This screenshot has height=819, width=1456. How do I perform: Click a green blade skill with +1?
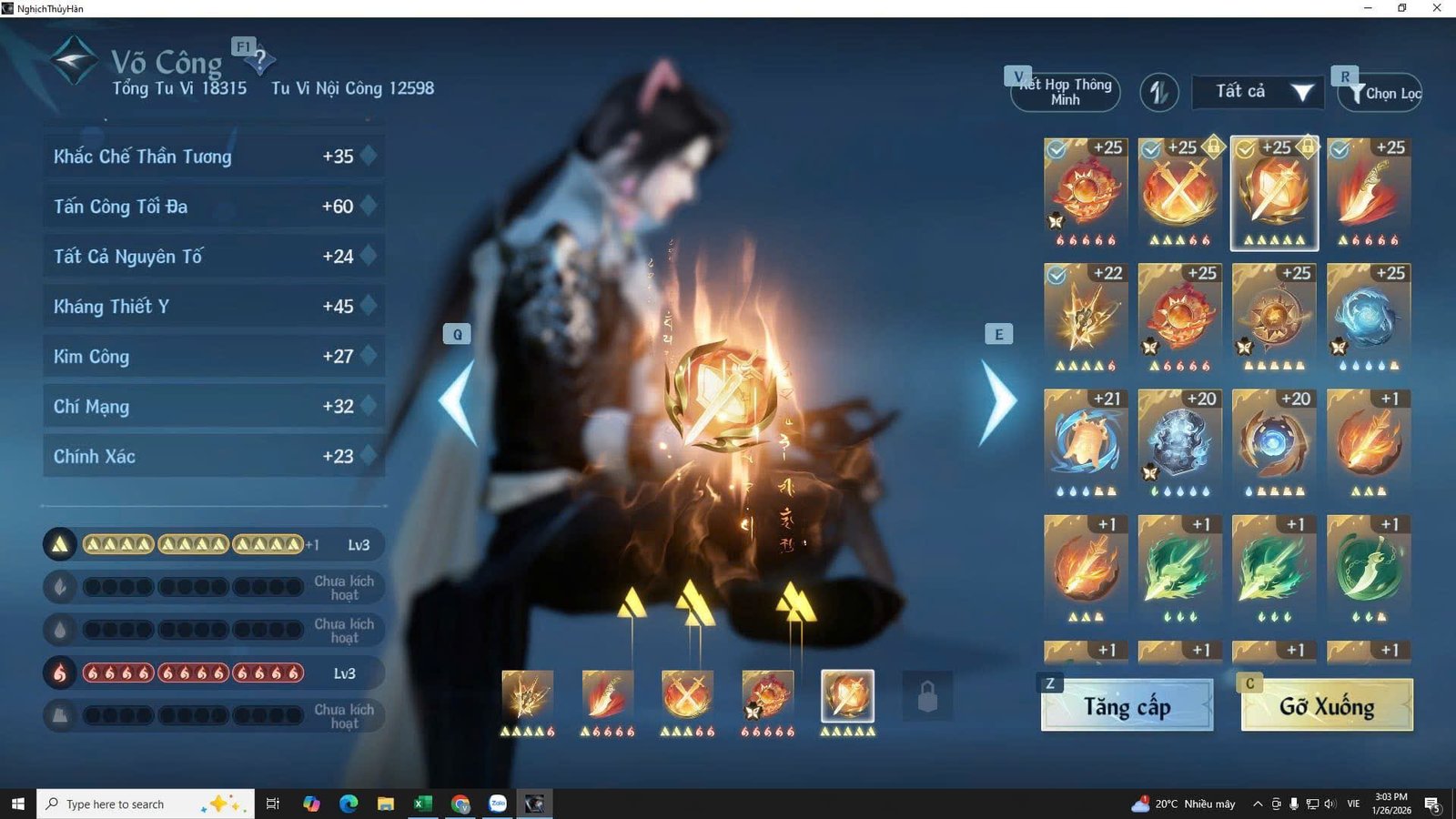pyautogui.click(x=1179, y=566)
